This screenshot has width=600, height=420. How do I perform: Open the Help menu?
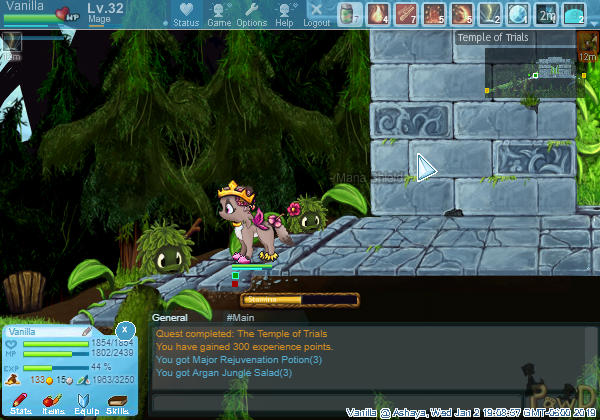(285, 15)
